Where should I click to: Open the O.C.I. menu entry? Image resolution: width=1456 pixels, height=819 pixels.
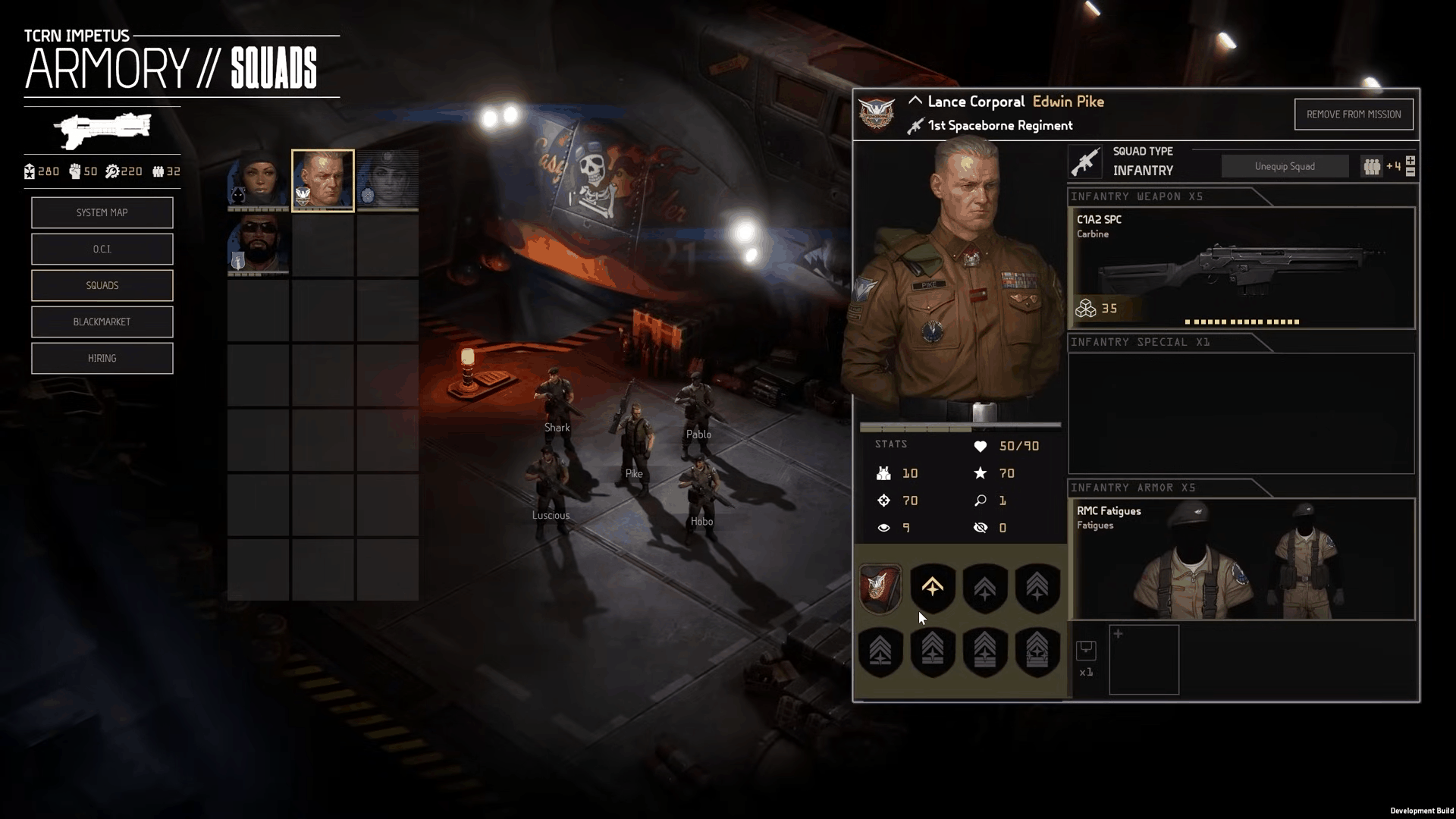102,249
